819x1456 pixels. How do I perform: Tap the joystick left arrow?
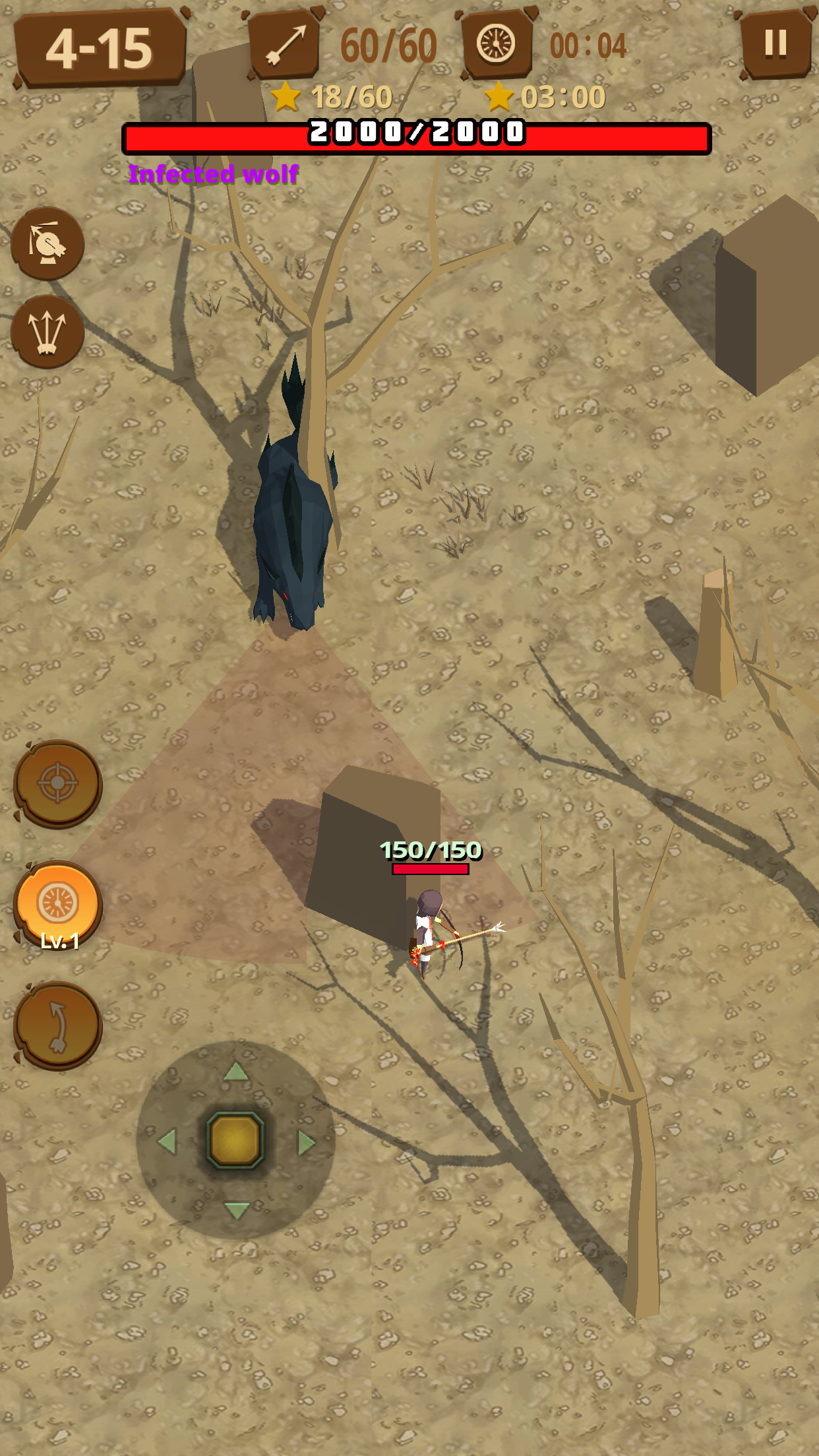pyautogui.click(x=167, y=1141)
